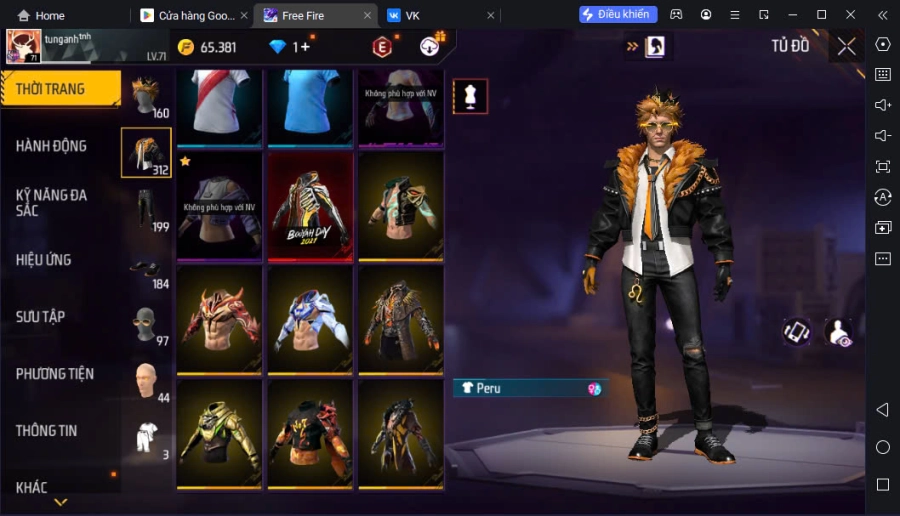Select KỸ NĂNG ĐA SẮC category

tap(51, 203)
